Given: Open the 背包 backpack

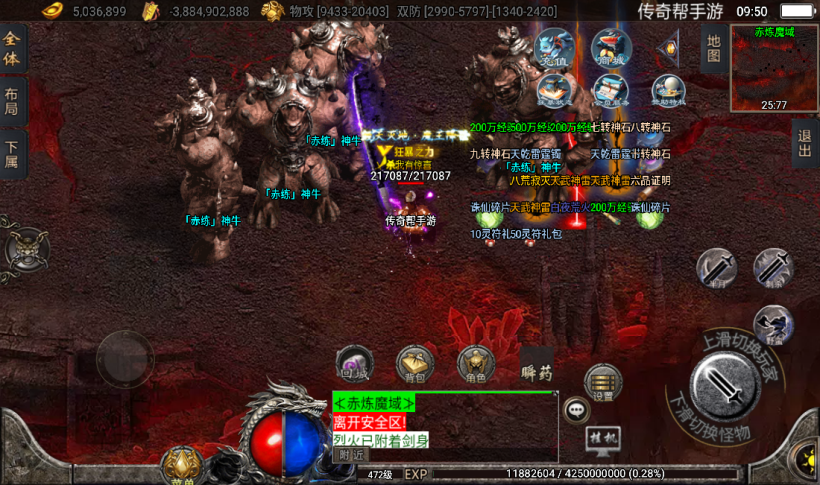Looking at the screenshot, I should coord(414,365).
